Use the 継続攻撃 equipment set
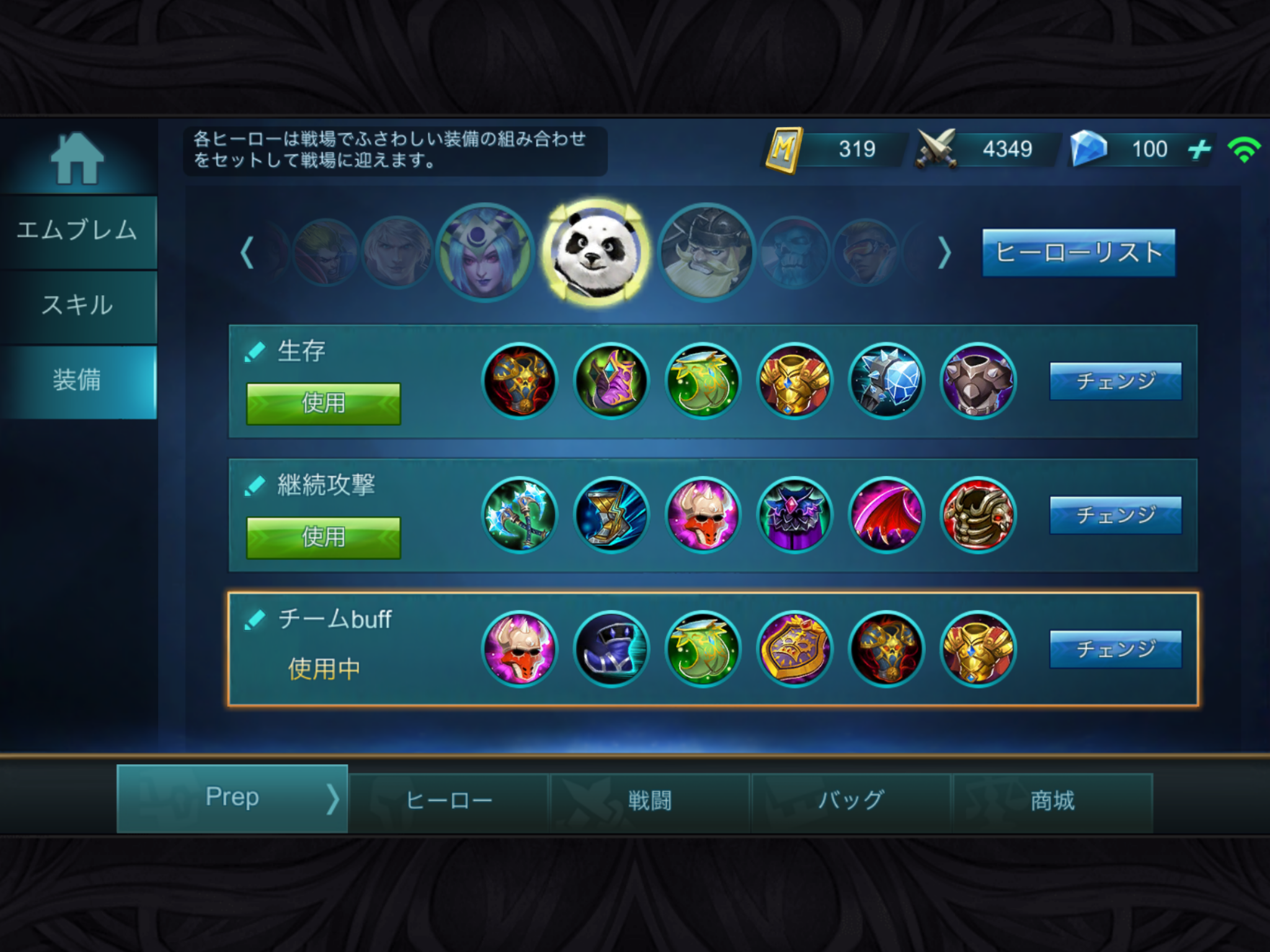1270x952 pixels. (323, 537)
